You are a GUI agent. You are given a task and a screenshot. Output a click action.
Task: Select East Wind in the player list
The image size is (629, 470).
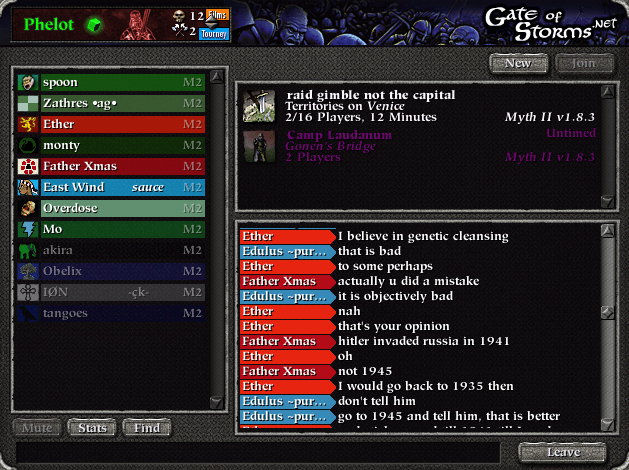(111, 187)
